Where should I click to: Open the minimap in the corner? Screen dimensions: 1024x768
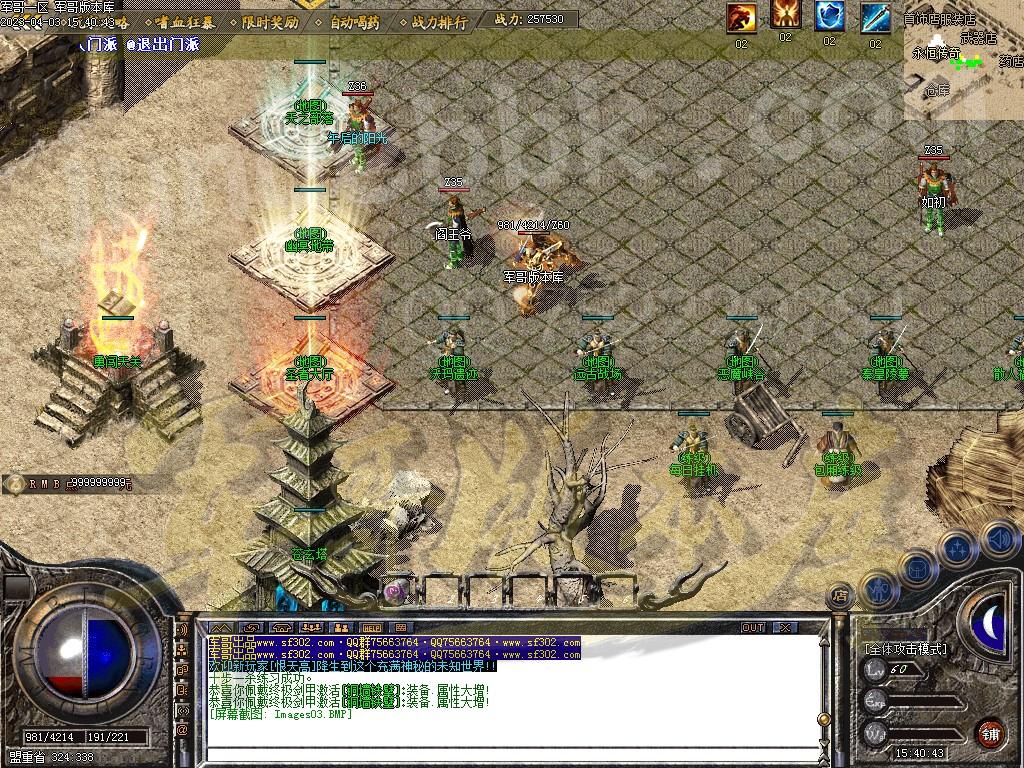coord(964,60)
